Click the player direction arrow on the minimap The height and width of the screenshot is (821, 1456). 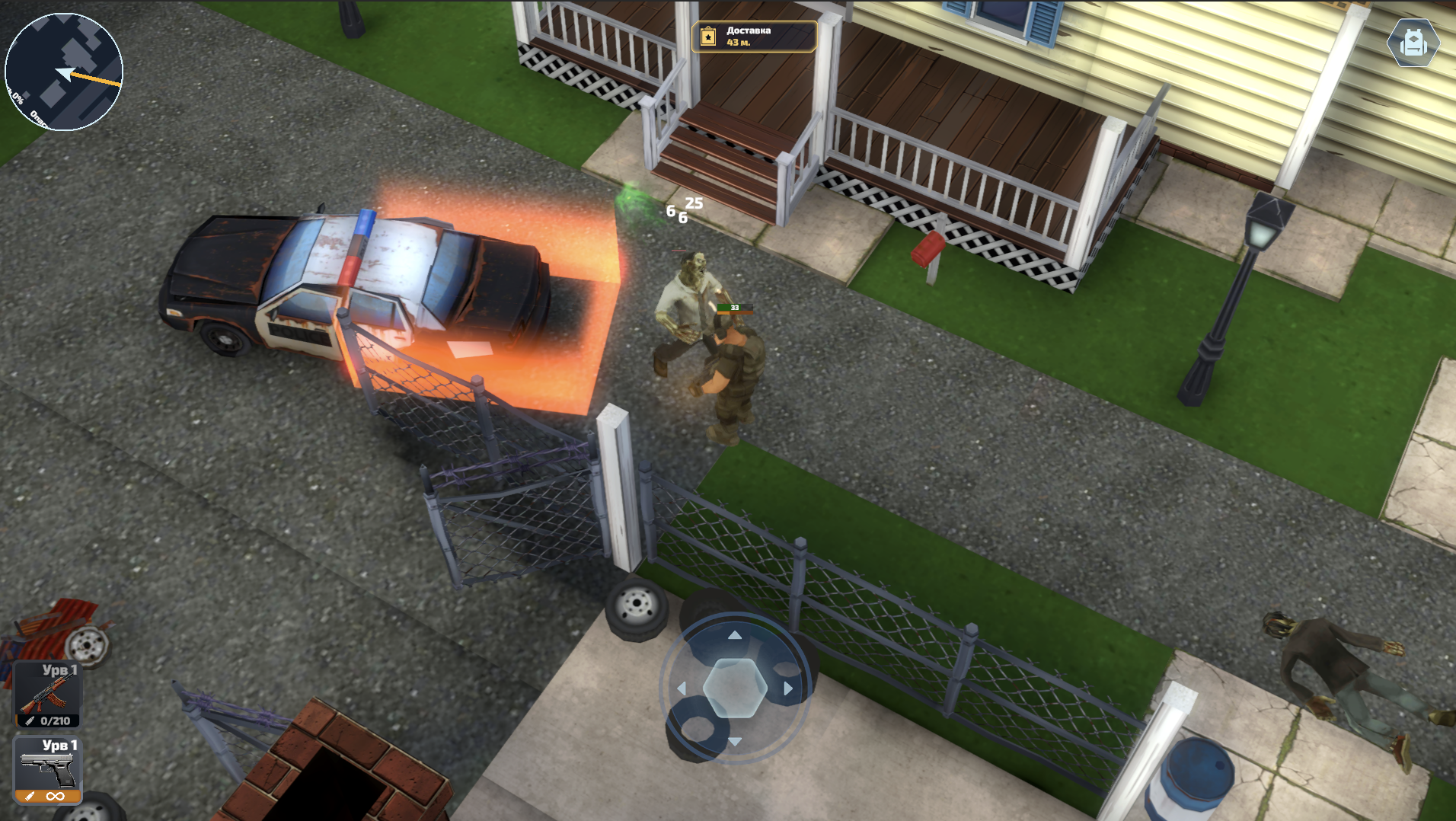pos(65,74)
